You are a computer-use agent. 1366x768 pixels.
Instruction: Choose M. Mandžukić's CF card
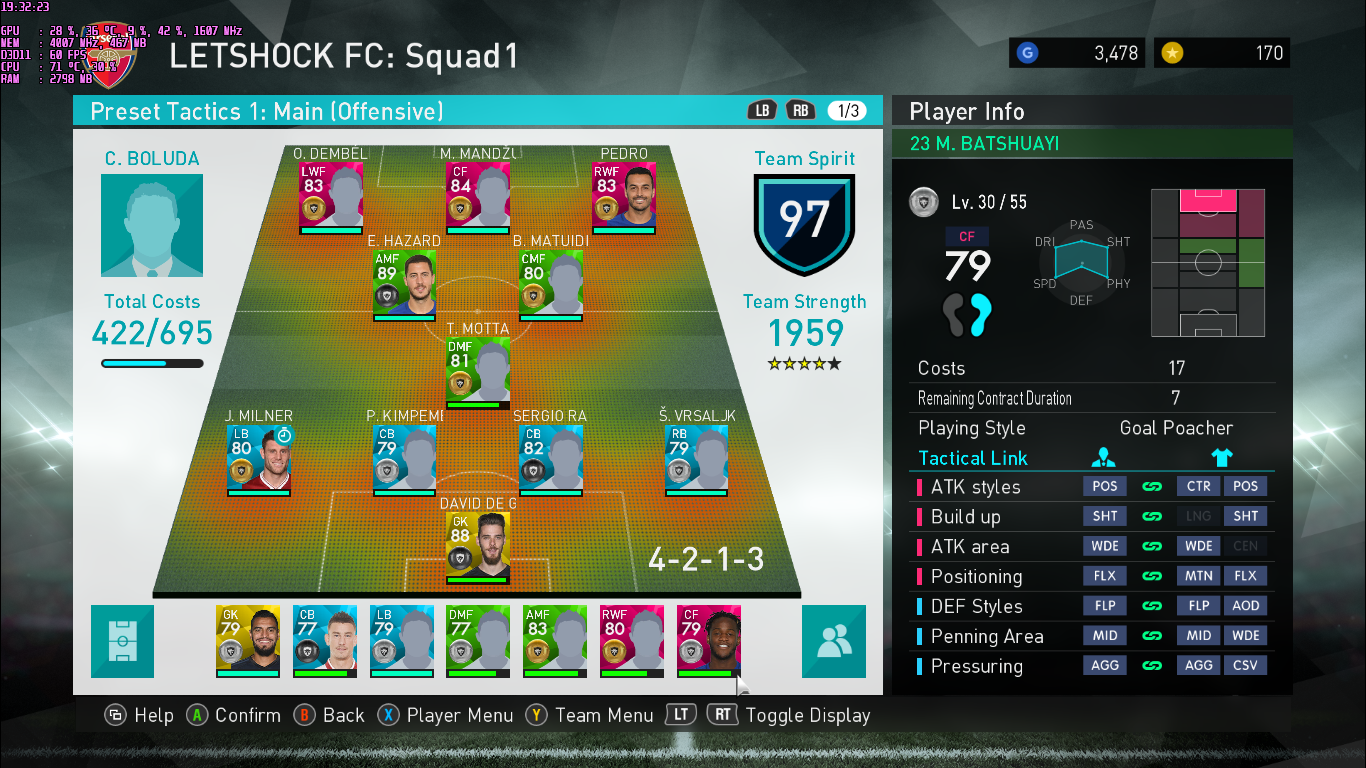point(477,196)
